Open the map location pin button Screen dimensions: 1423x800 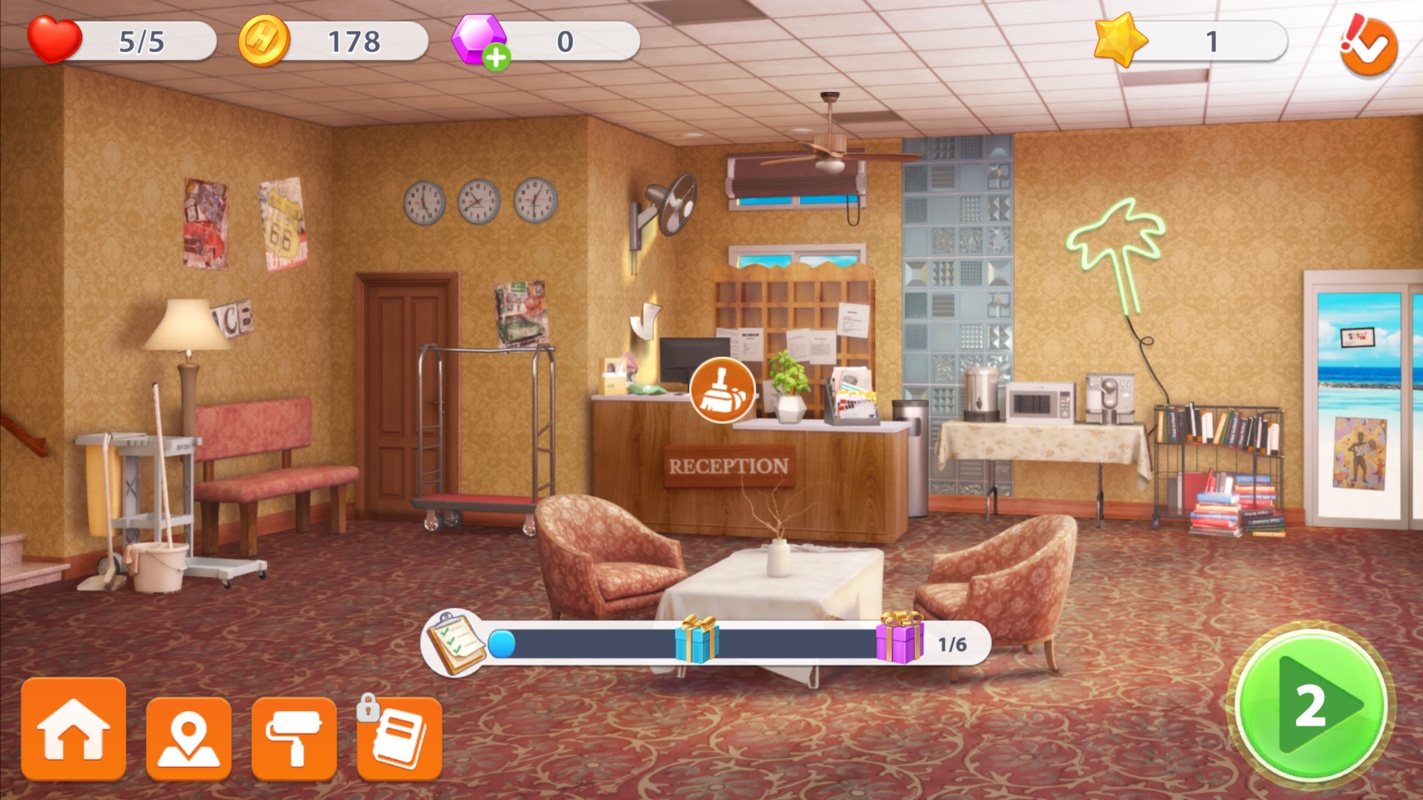(188, 739)
